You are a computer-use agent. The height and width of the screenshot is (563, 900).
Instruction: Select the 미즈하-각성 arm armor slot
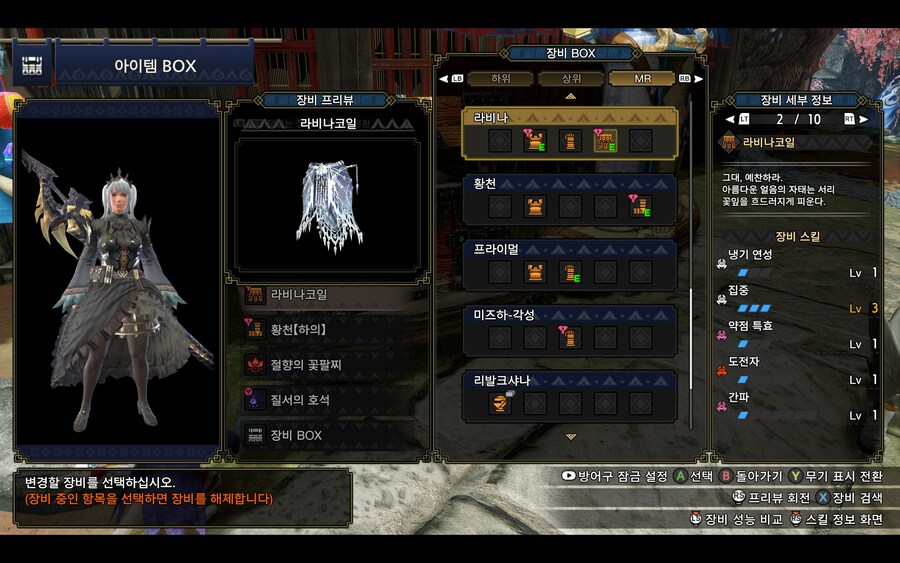coord(570,338)
